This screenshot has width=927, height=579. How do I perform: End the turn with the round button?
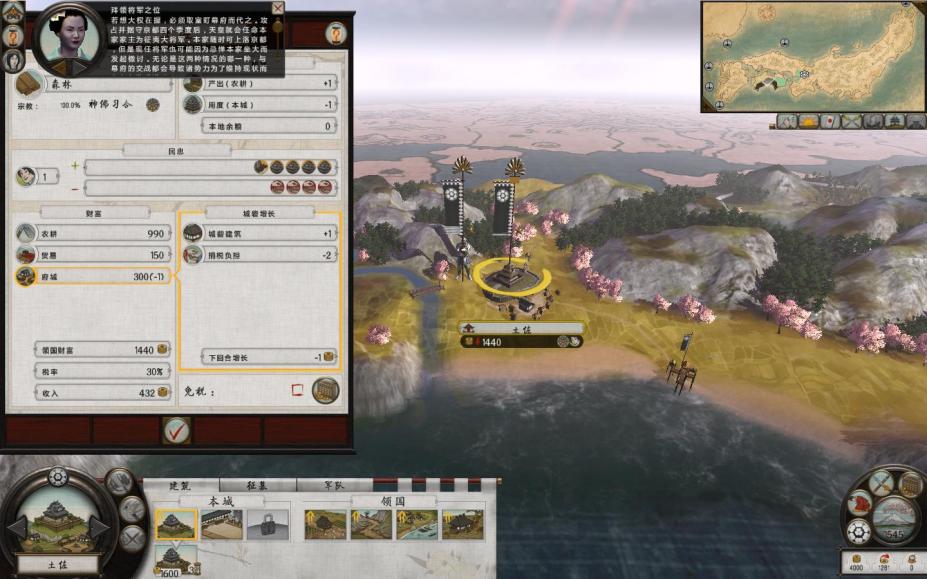tap(896, 518)
